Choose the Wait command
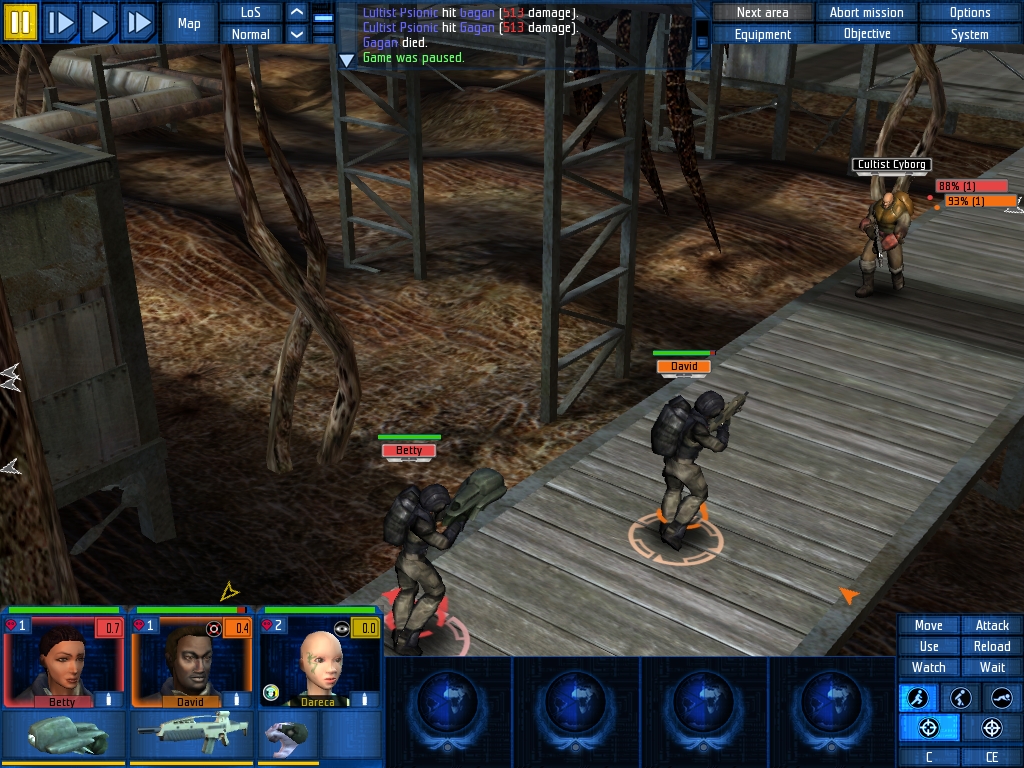 coord(992,667)
